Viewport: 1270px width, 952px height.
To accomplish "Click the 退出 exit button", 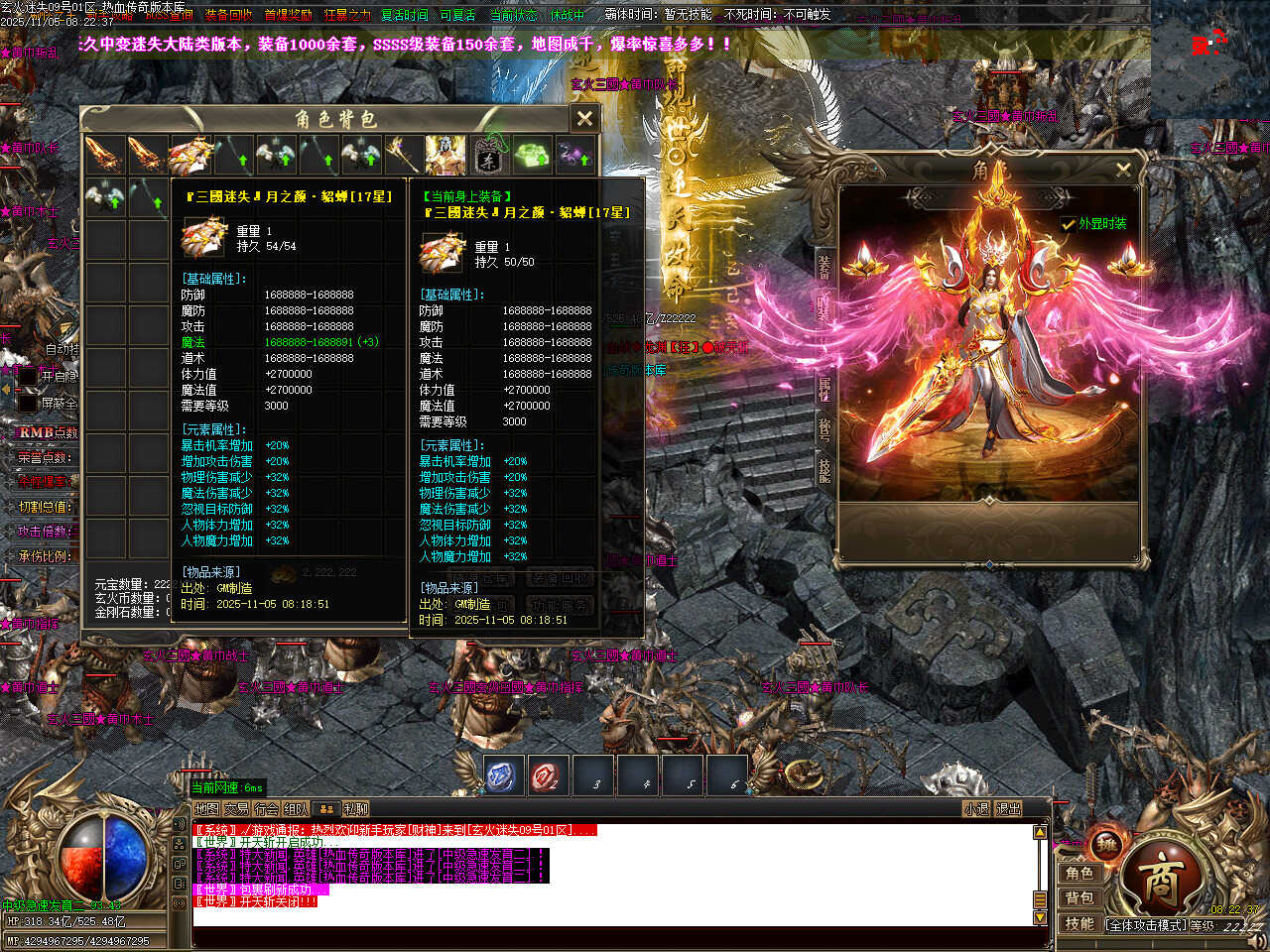I will pyautogui.click(x=1008, y=809).
